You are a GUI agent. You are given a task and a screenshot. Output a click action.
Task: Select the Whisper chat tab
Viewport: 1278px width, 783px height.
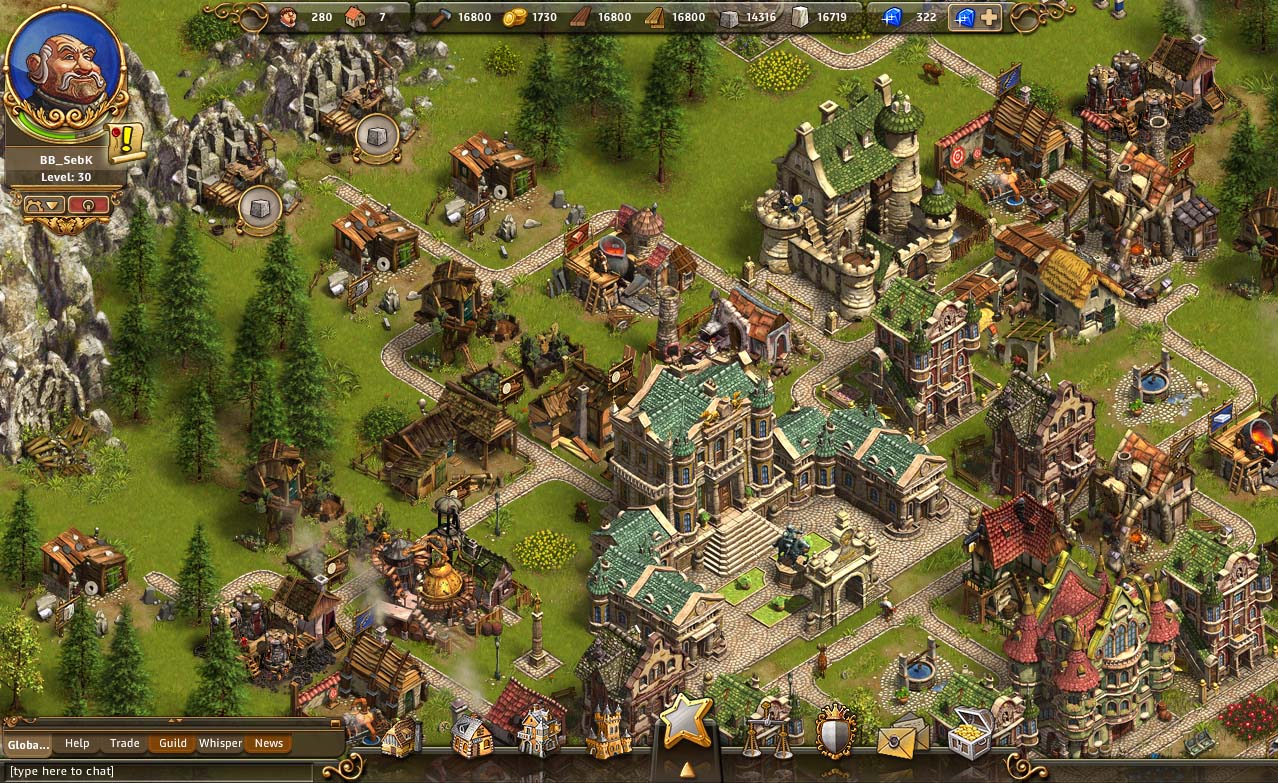220,743
